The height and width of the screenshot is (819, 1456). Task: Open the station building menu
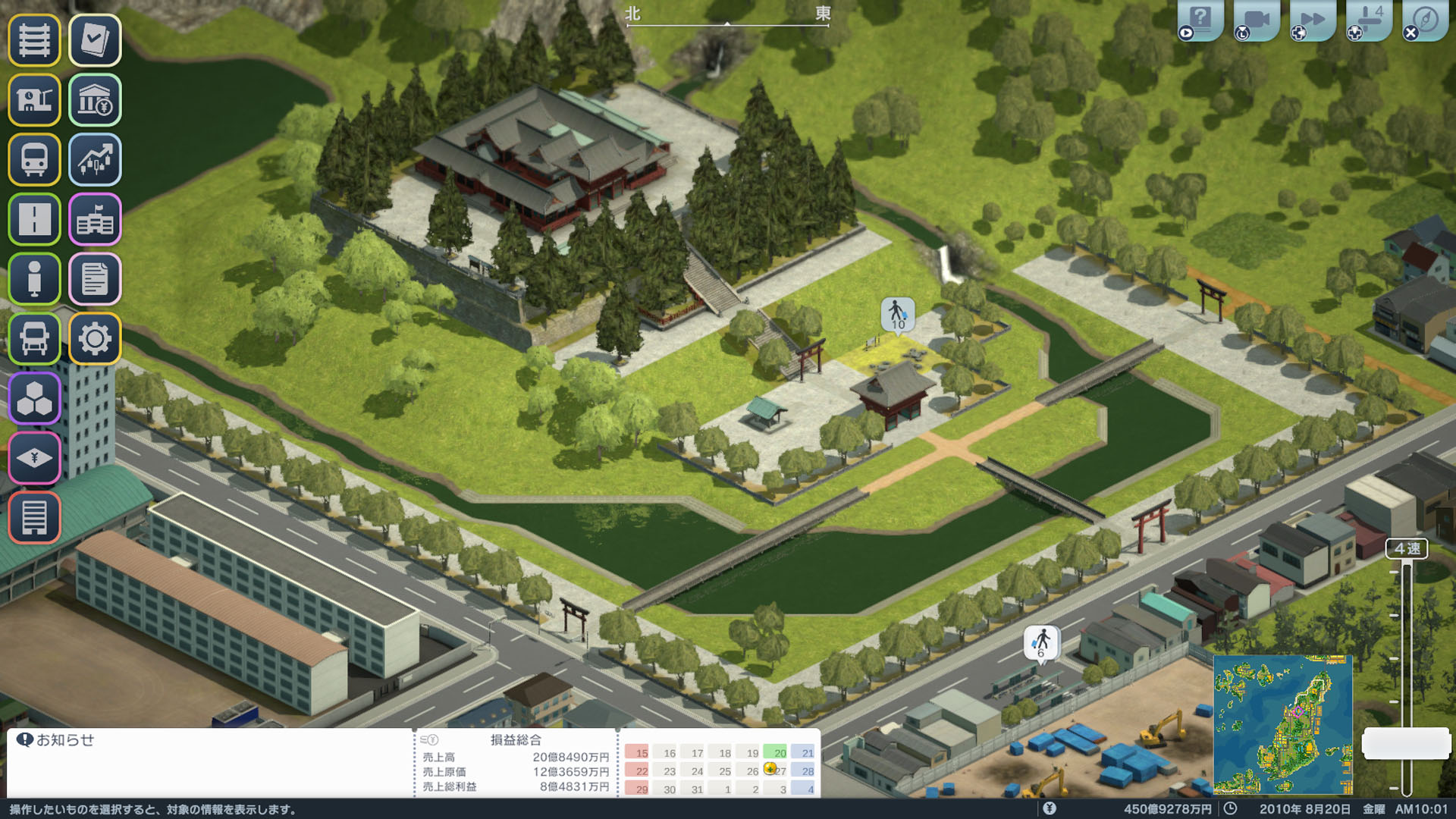(x=34, y=100)
